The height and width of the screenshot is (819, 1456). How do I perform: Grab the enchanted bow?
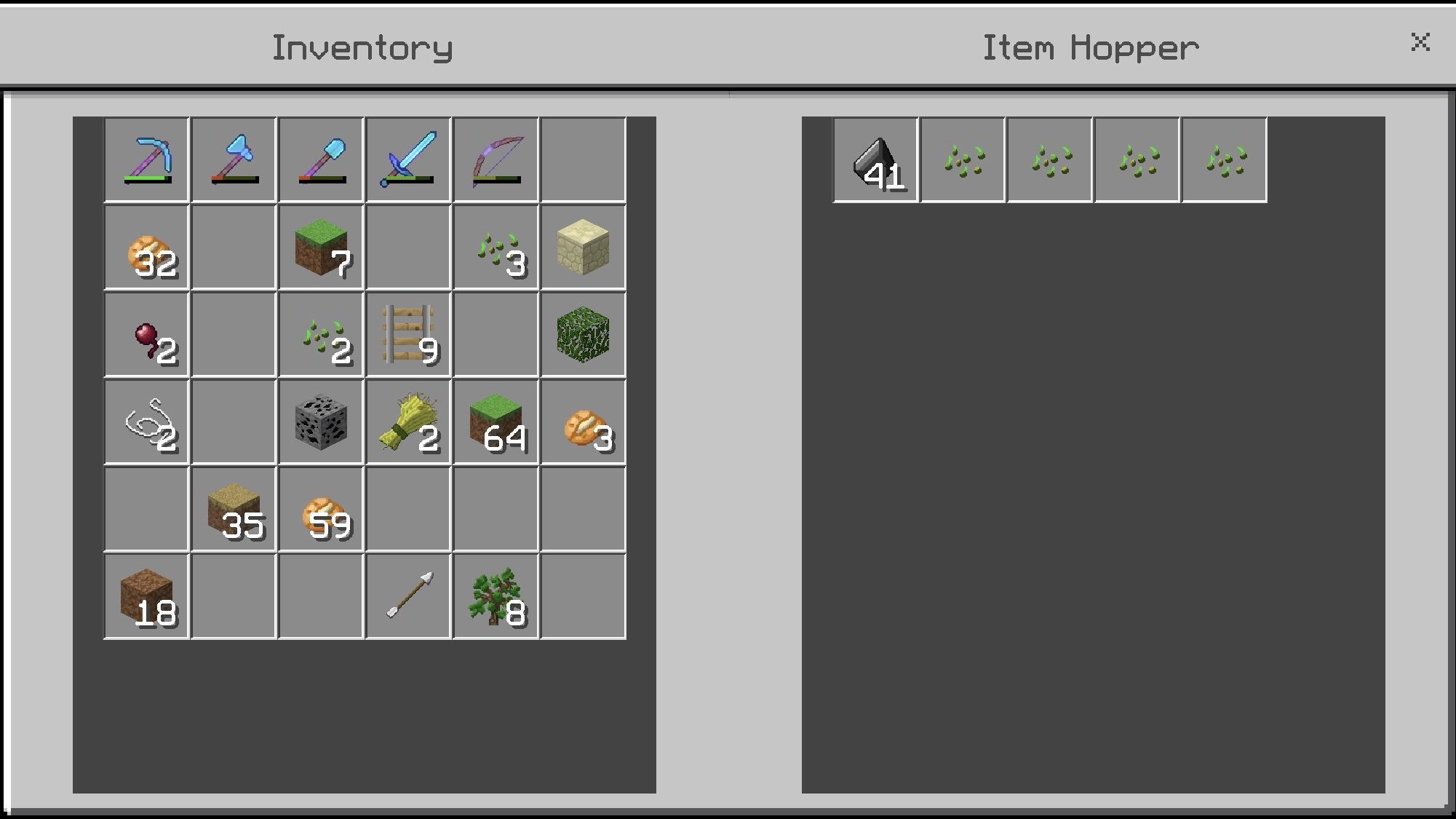[496, 159]
